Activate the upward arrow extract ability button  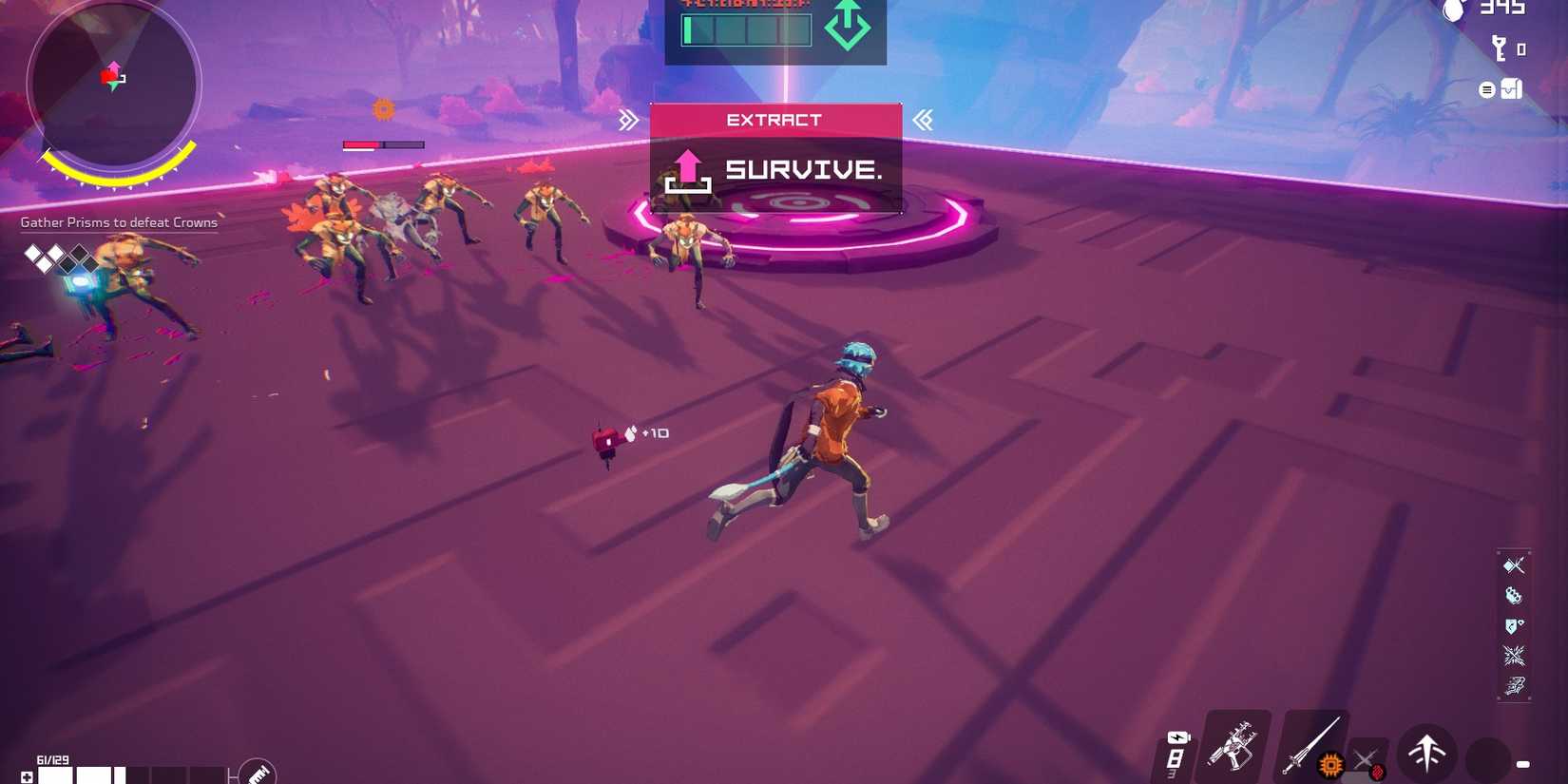(x=1425, y=754)
